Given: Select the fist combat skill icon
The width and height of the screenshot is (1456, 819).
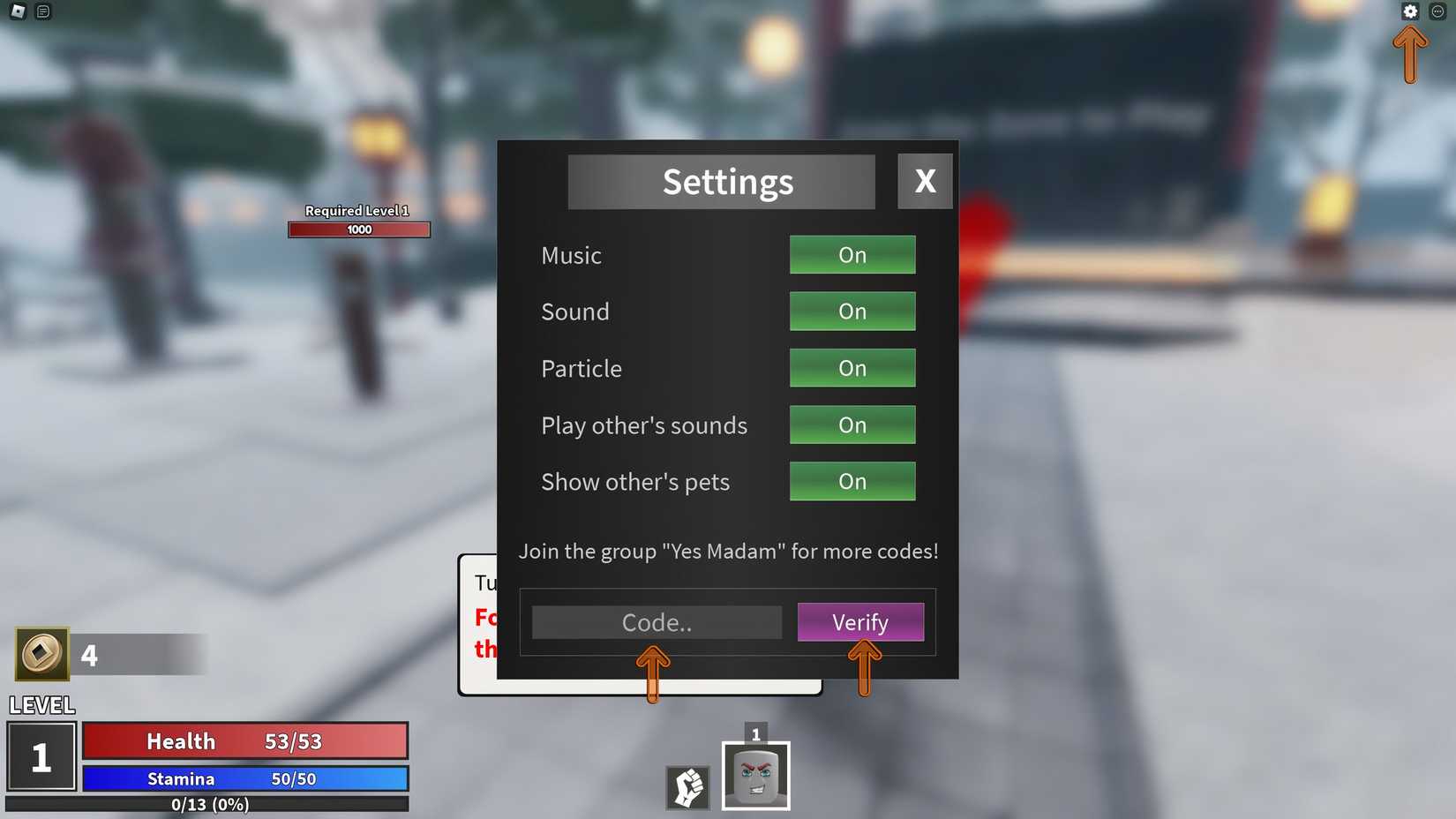Looking at the screenshot, I should [687, 788].
